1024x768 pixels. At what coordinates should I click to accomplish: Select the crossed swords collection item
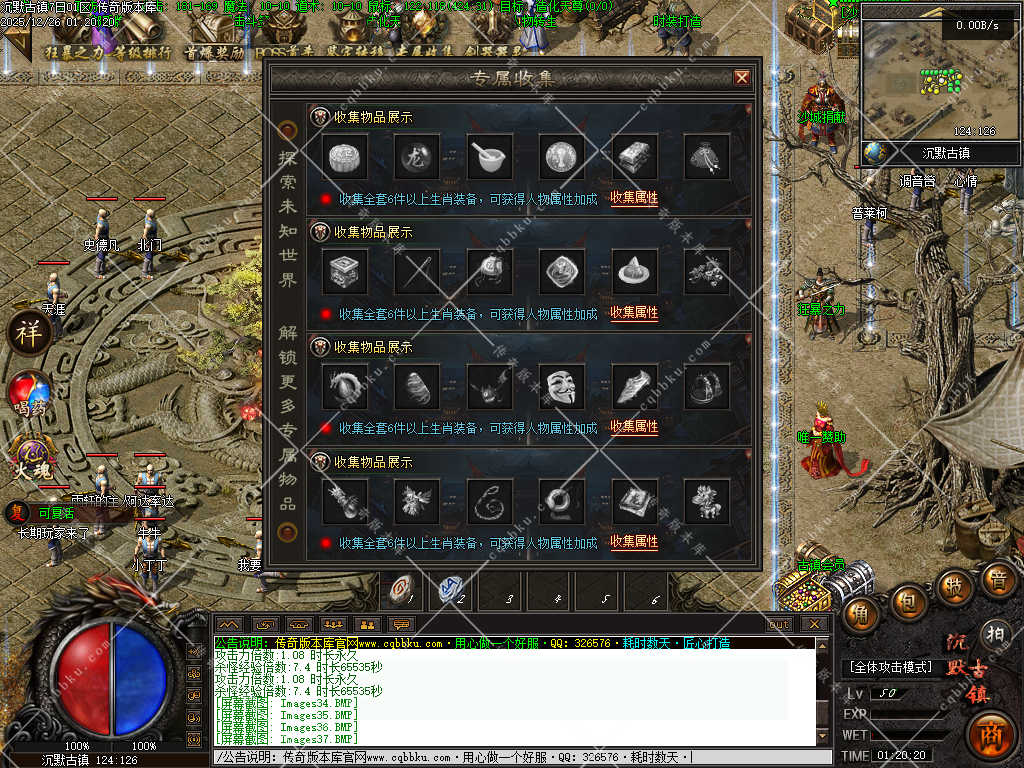[x=417, y=270]
